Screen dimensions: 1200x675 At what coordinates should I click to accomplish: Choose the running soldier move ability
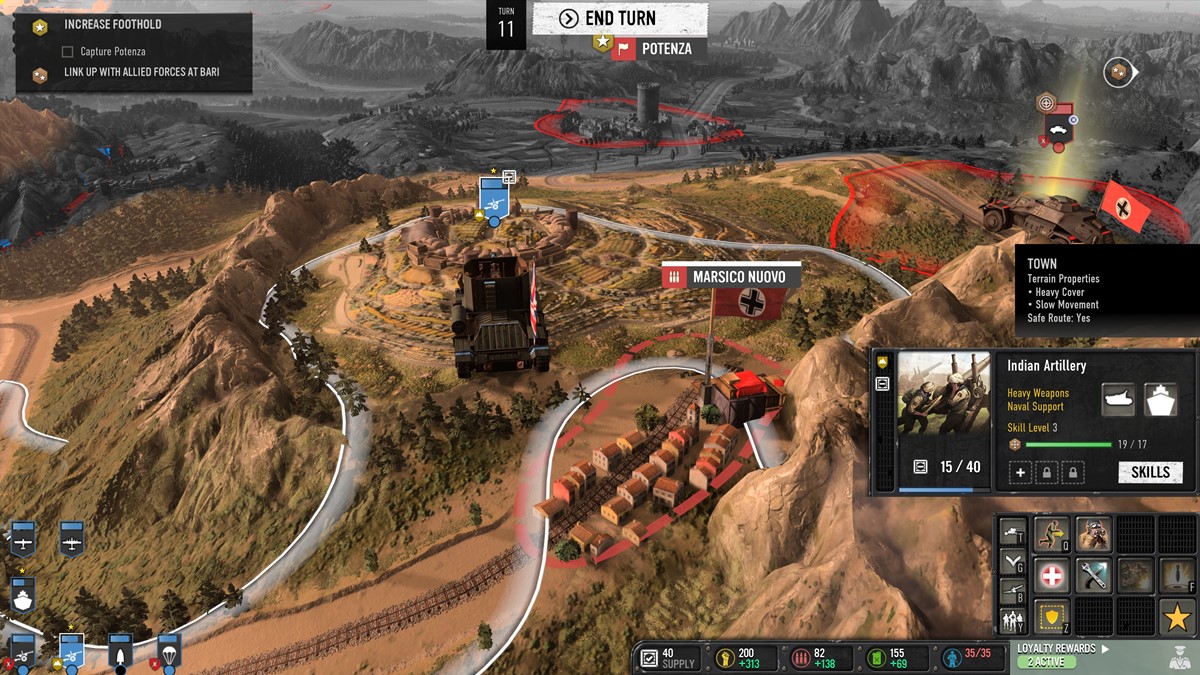(x=1052, y=534)
